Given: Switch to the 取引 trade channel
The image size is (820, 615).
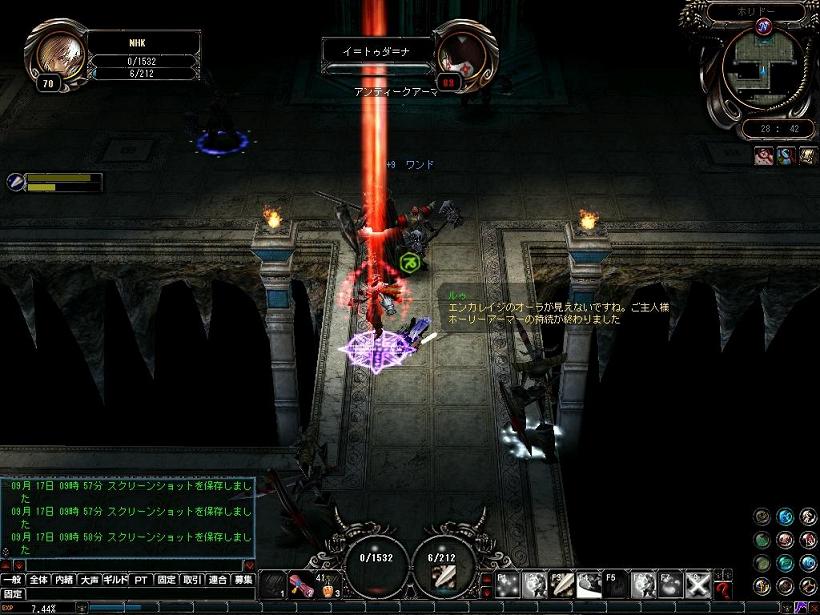Looking at the screenshot, I should click(x=192, y=579).
